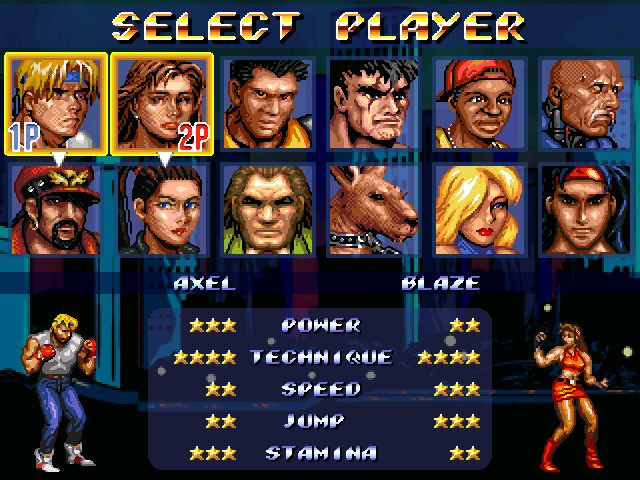Pick the kangaroo character portrait

coord(374,209)
